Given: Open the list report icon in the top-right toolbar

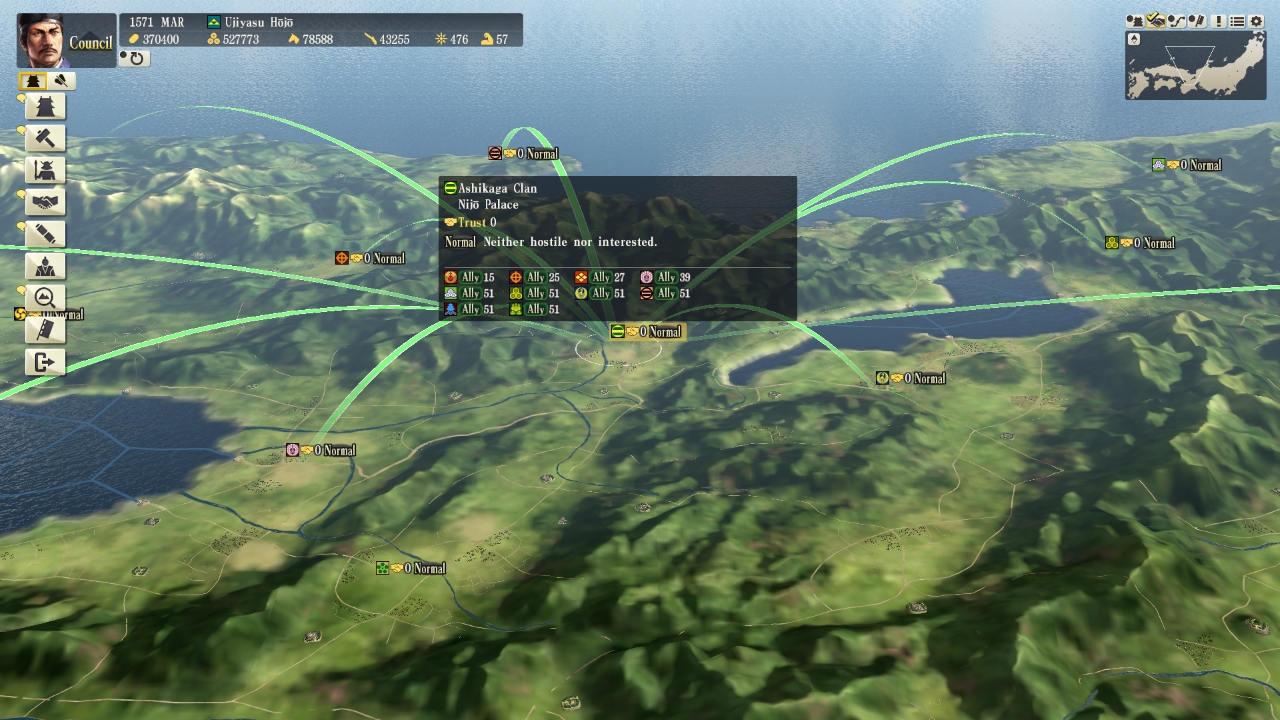Looking at the screenshot, I should click(x=1238, y=21).
